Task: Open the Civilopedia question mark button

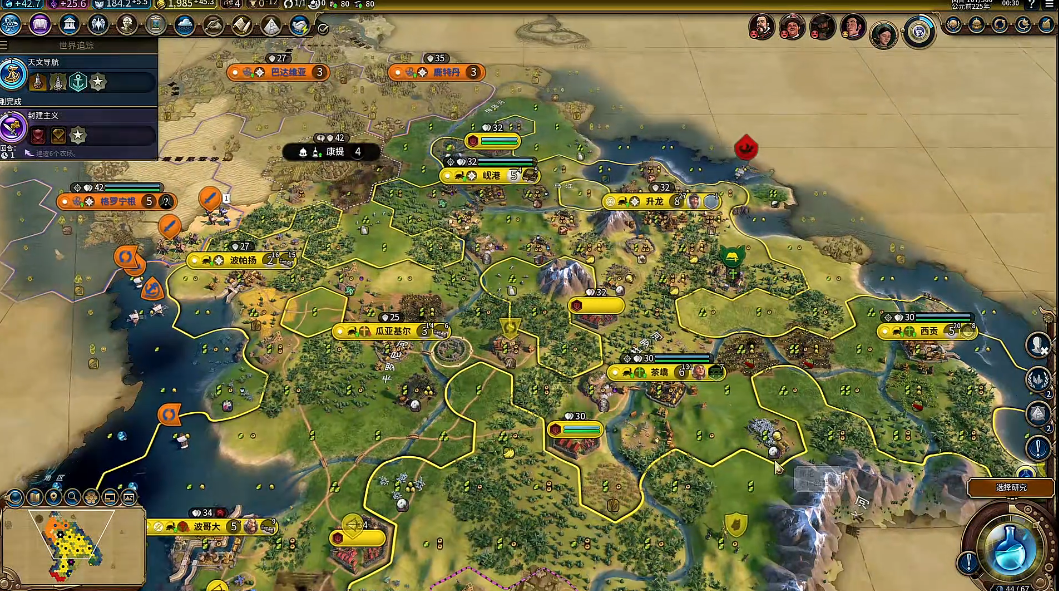Action: click(1031, 5)
